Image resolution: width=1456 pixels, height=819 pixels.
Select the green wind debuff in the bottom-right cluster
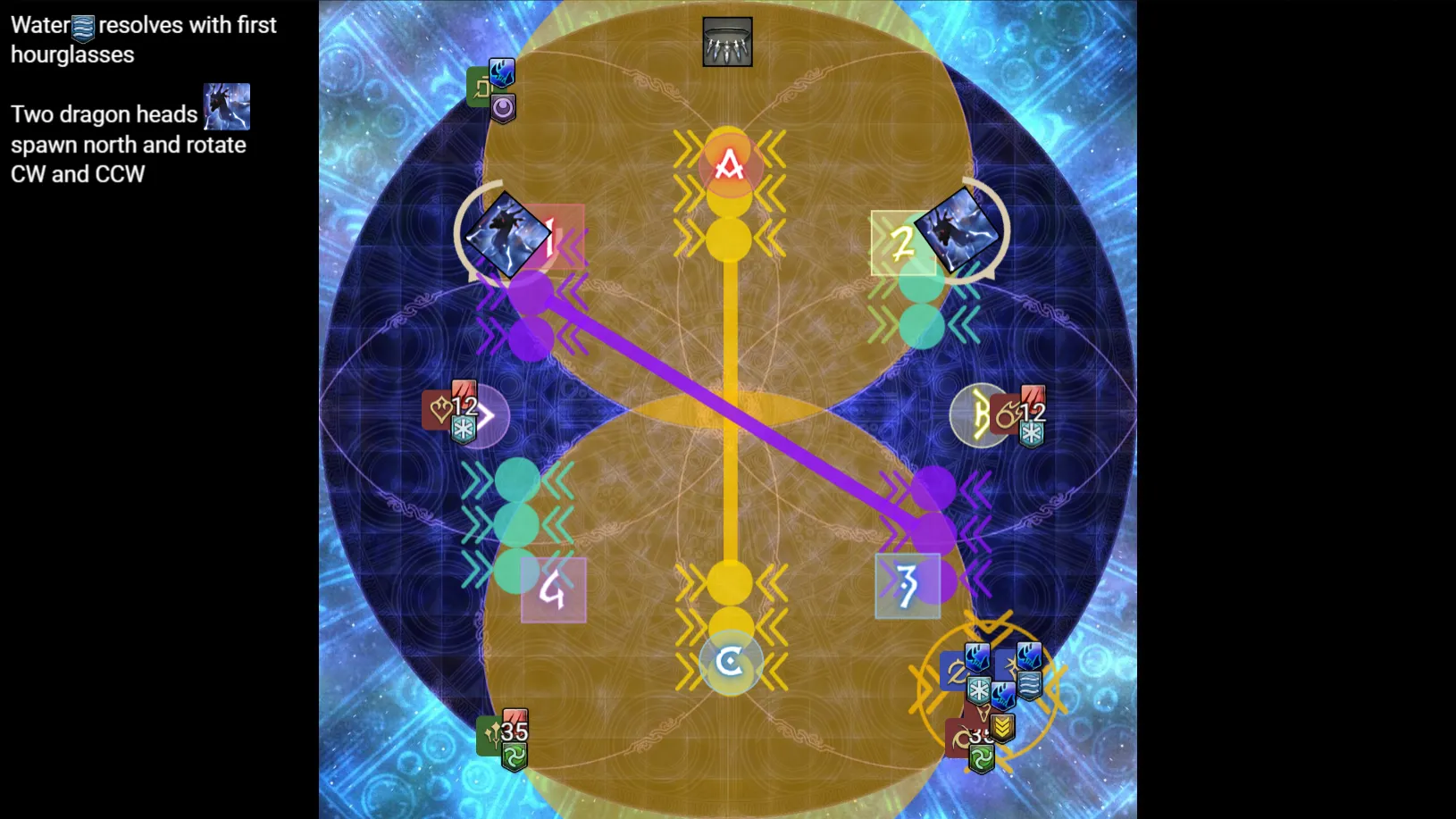[981, 757]
